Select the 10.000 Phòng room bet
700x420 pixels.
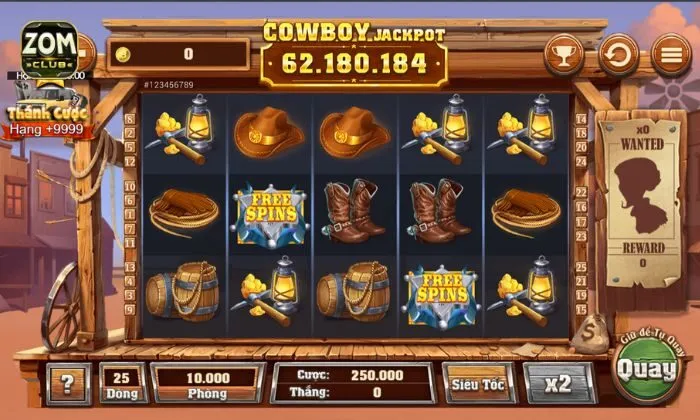[208, 384]
